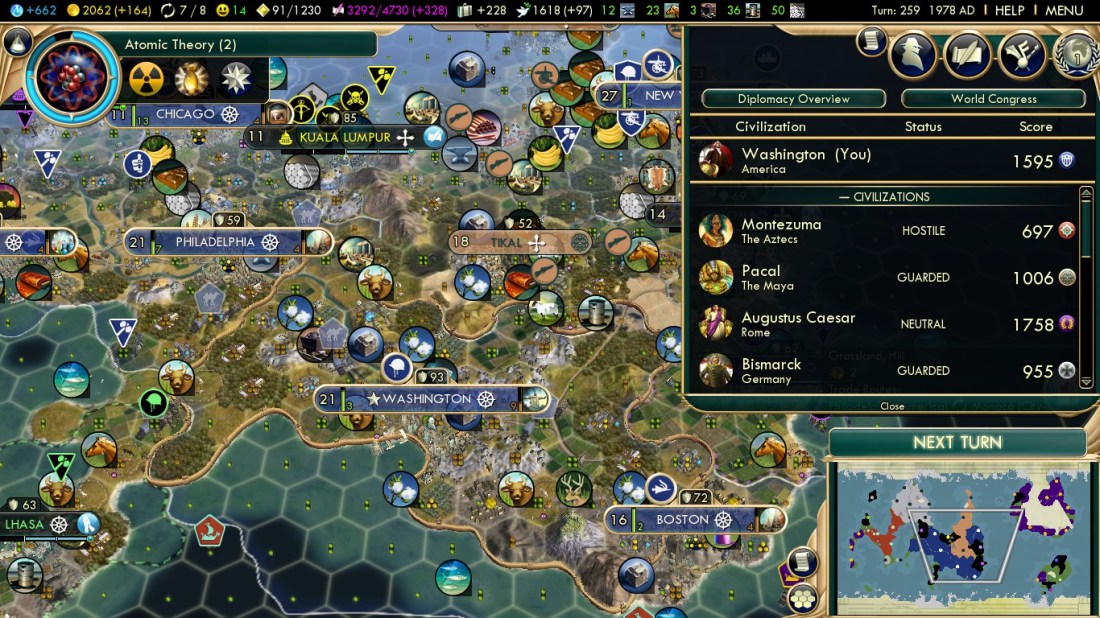This screenshot has height=618, width=1100.
Task: Open the culture overview music-and-brush icon
Action: (x=1020, y=54)
